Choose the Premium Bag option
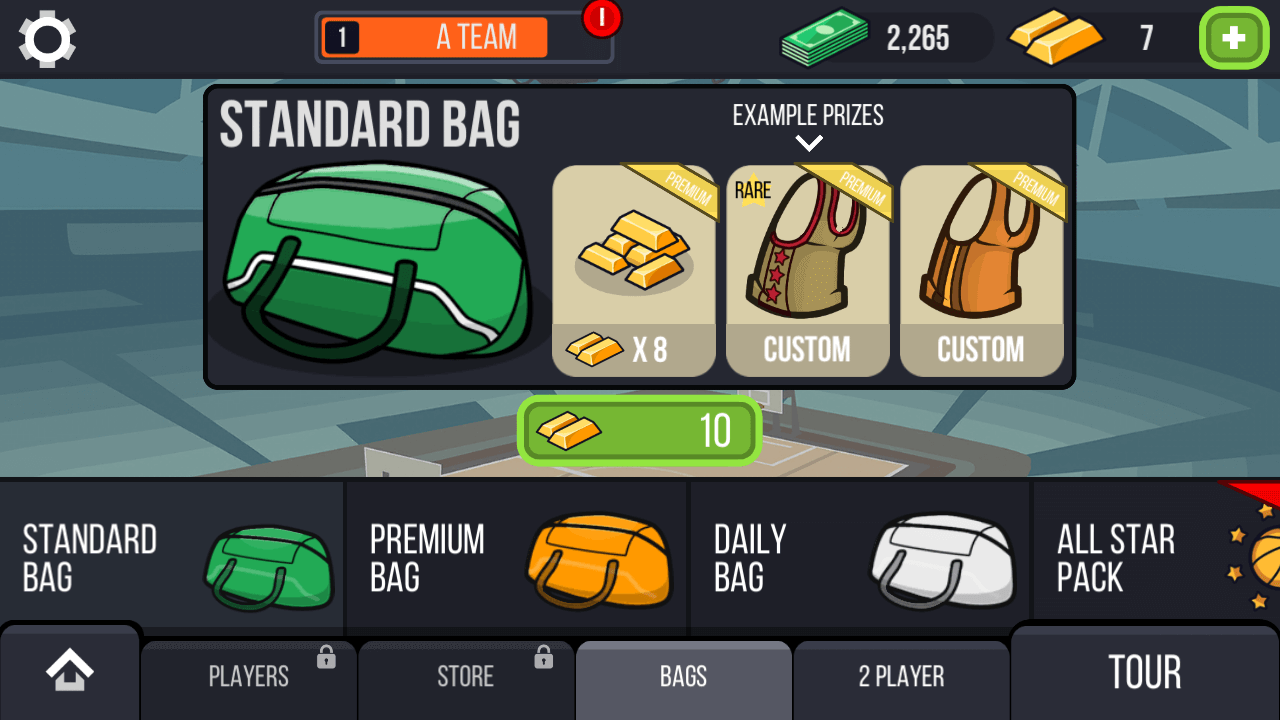The height and width of the screenshot is (720, 1280). (x=517, y=558)
